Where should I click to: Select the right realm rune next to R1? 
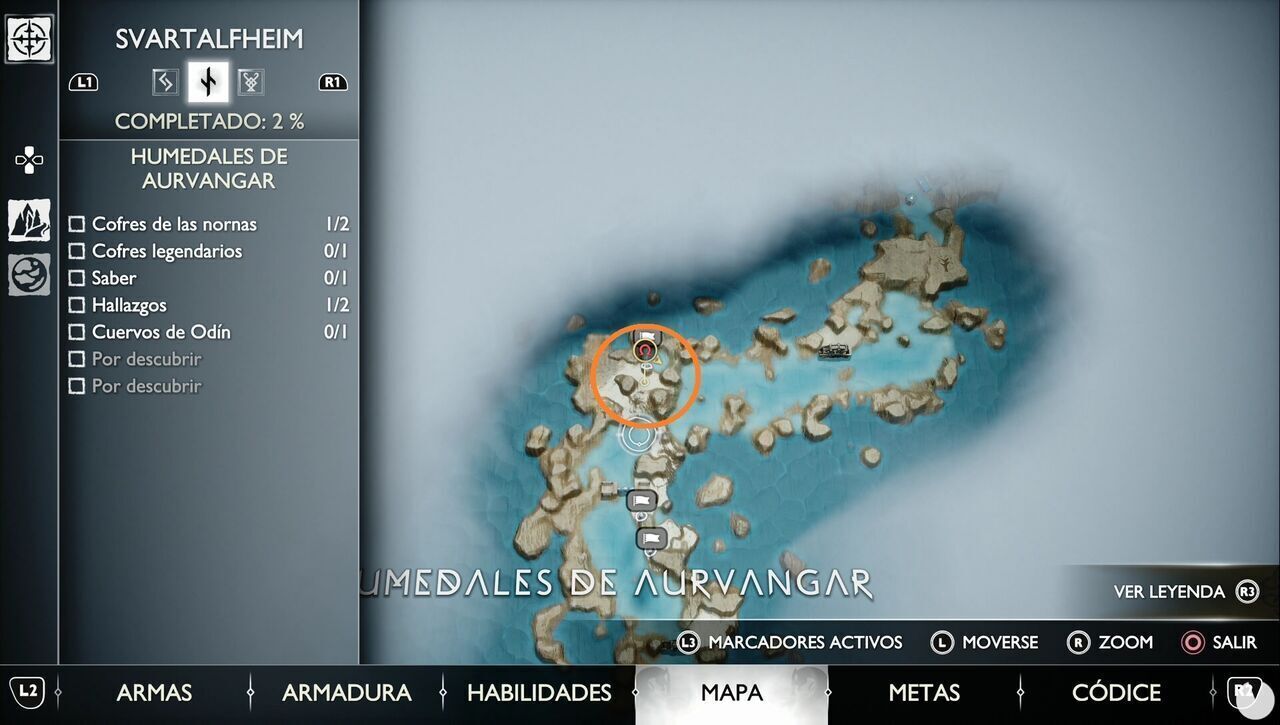(x=250, y=82)
